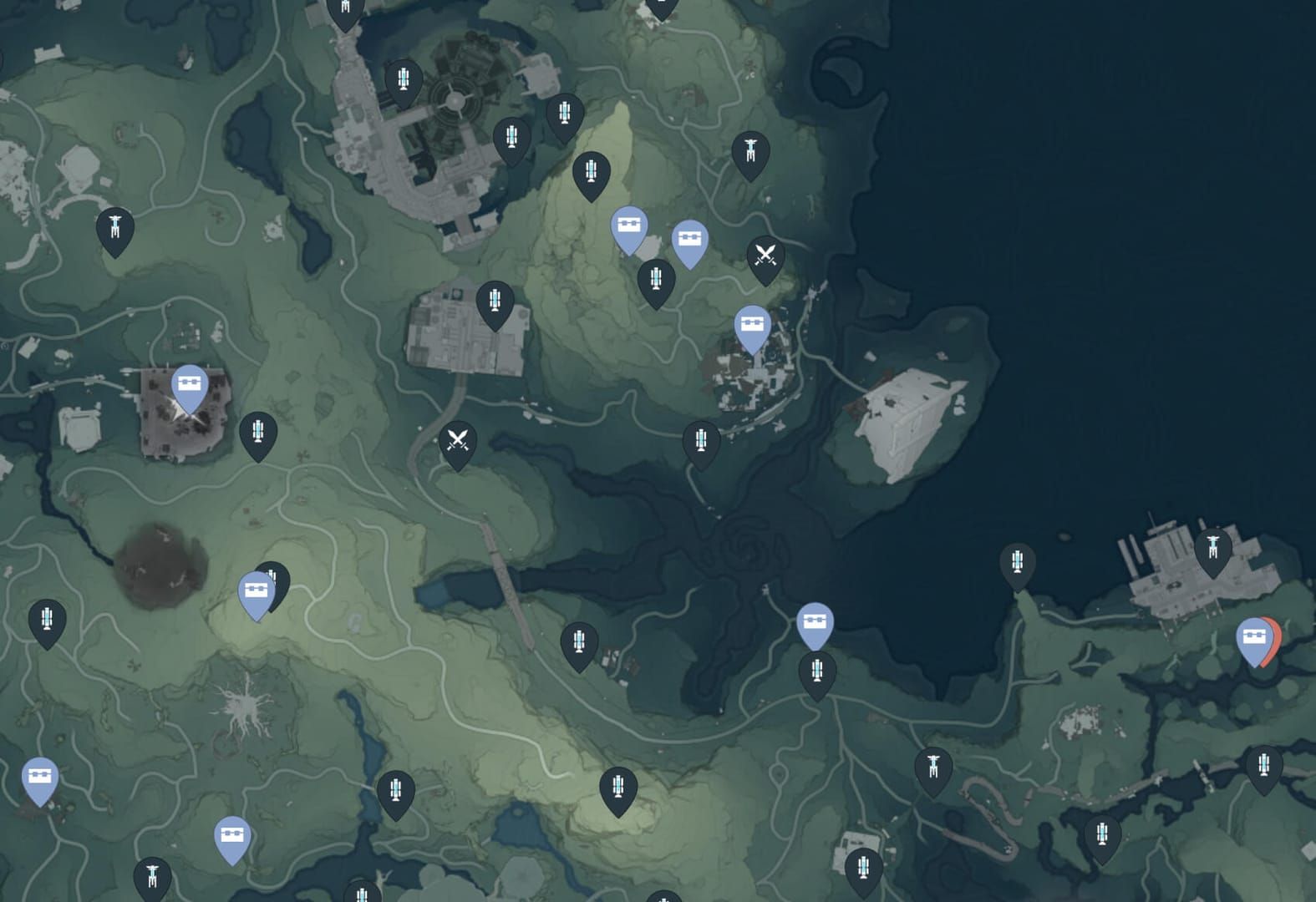The width and height of the screenshot is (1316, 902).
Task: Select the chest marker on the dark fortress ruins
Action: (x=191, y=384)
